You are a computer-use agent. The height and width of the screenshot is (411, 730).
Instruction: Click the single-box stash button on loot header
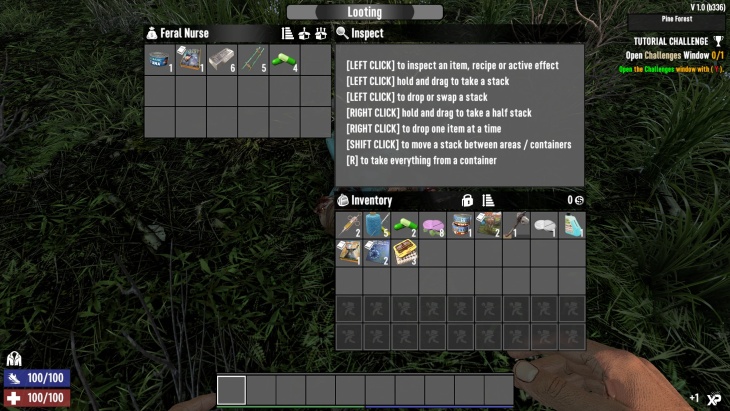[x=304, y=33]
